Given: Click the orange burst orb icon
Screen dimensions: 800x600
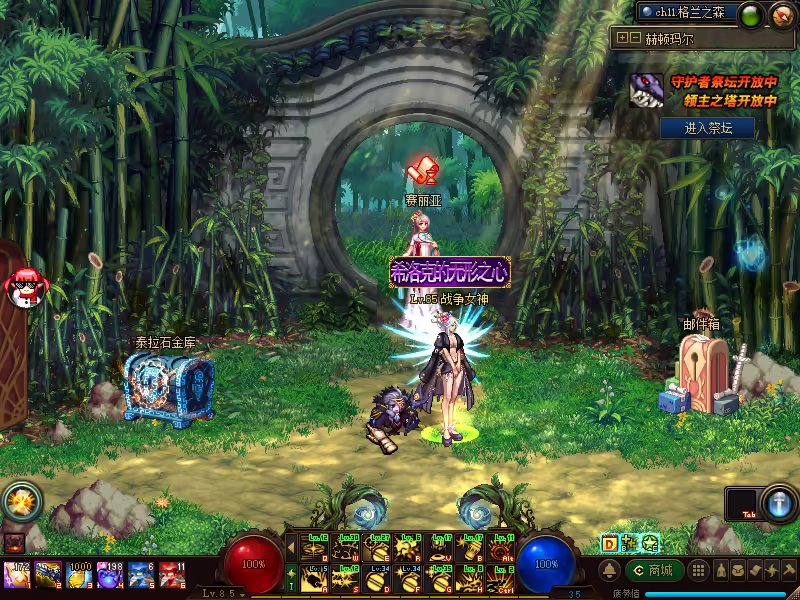Looking at the screenshot, I should coord(18,498).
